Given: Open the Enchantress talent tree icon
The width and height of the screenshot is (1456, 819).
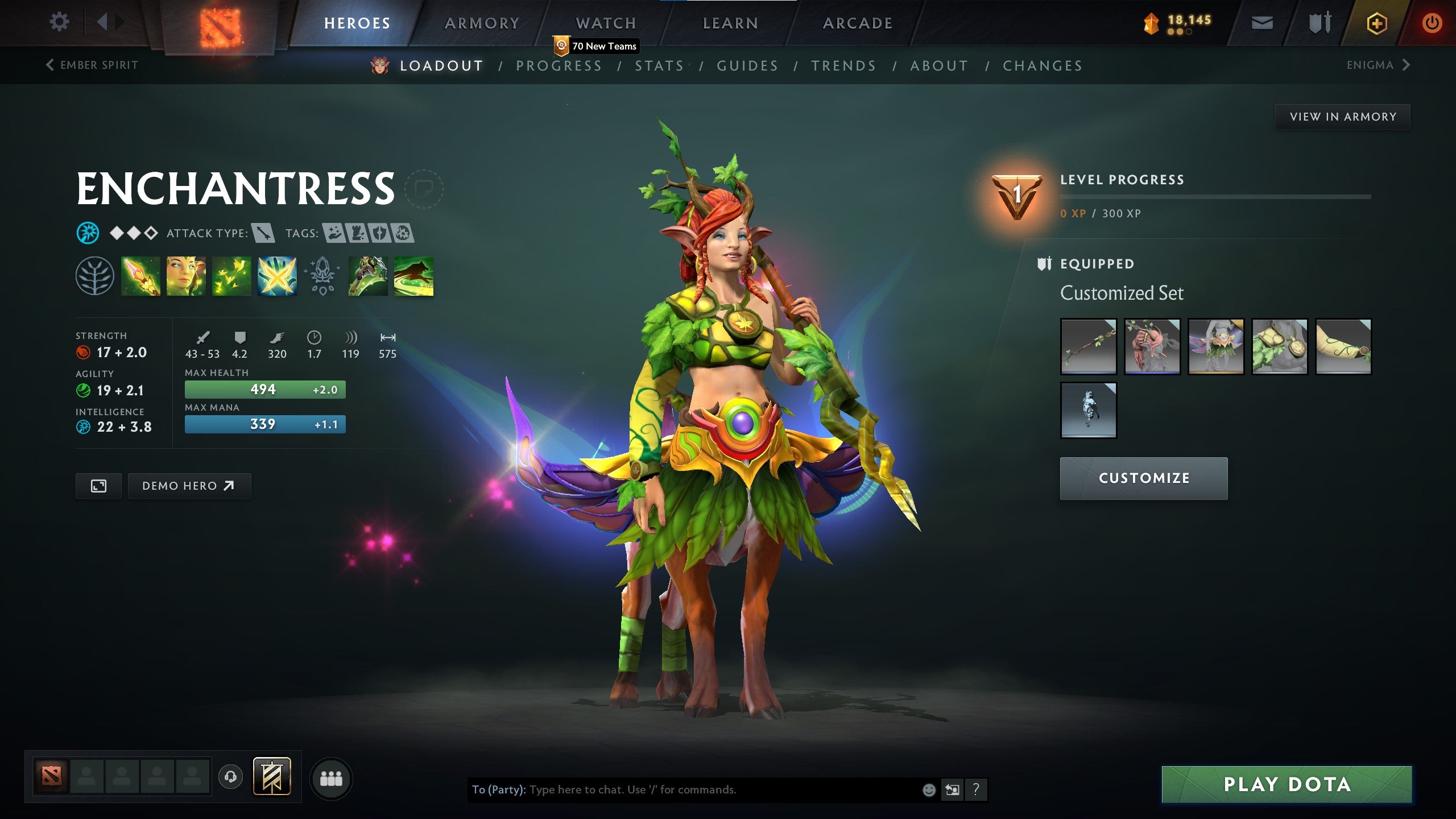Looking at the screenshot, I should 94,277.
